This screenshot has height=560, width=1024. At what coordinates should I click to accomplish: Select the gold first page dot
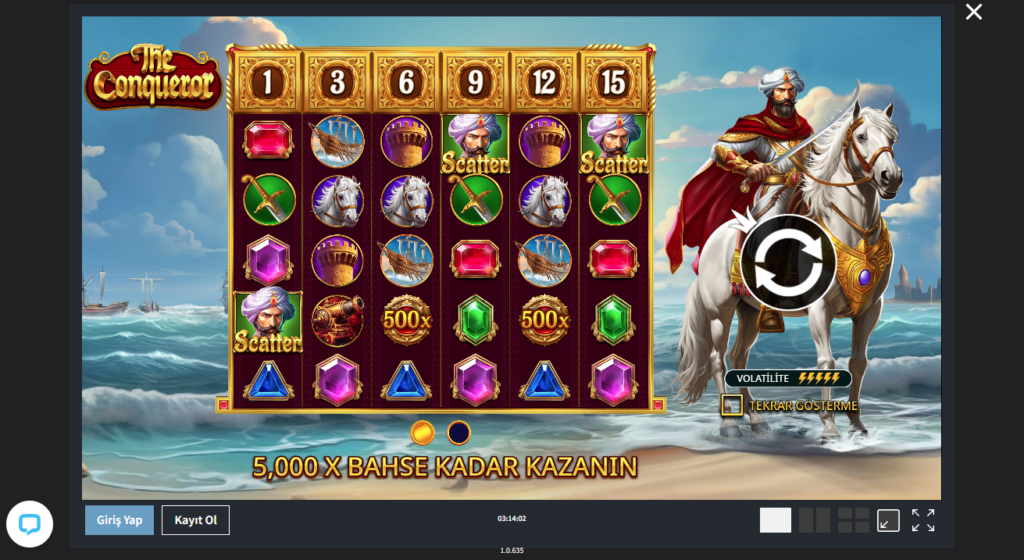423,432
